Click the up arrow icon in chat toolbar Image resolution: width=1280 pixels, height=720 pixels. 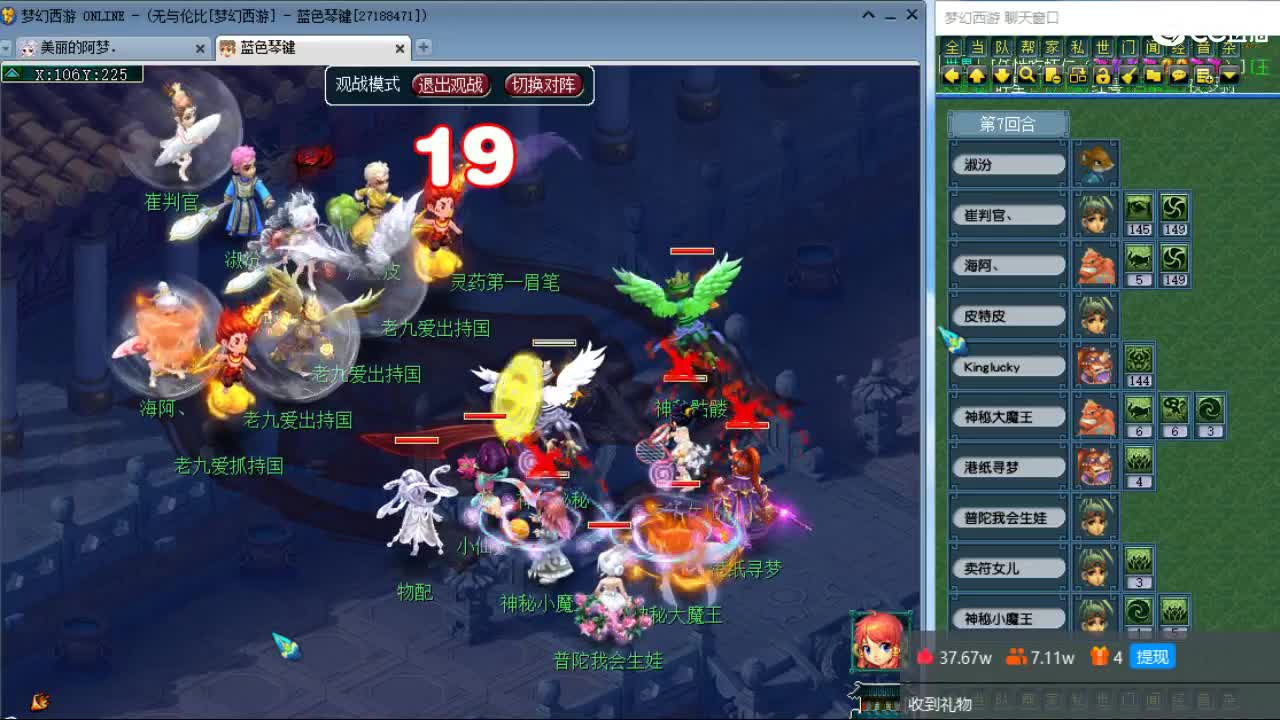[977, 75]
